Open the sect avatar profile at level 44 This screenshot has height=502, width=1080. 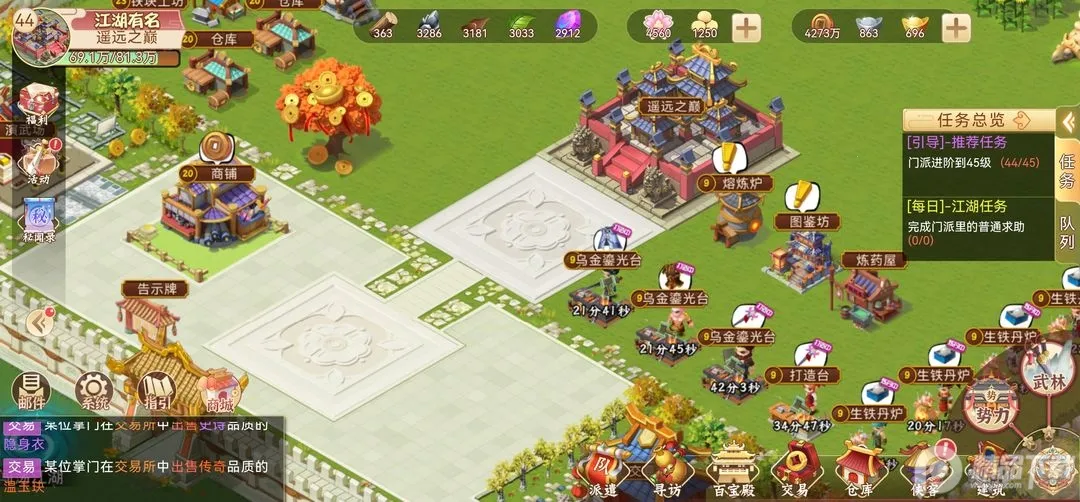[x=40, y=32]
